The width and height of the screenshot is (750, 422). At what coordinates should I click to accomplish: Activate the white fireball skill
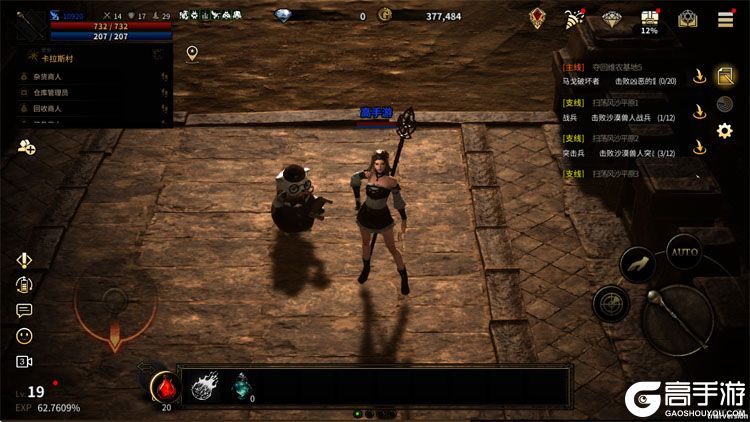coord(205,386)
